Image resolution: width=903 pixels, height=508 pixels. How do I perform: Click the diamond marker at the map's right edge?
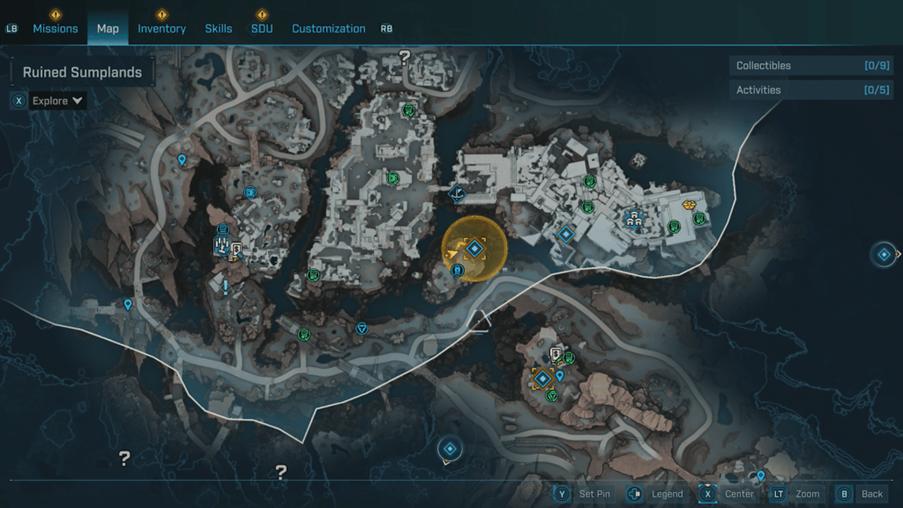point(884,255)
